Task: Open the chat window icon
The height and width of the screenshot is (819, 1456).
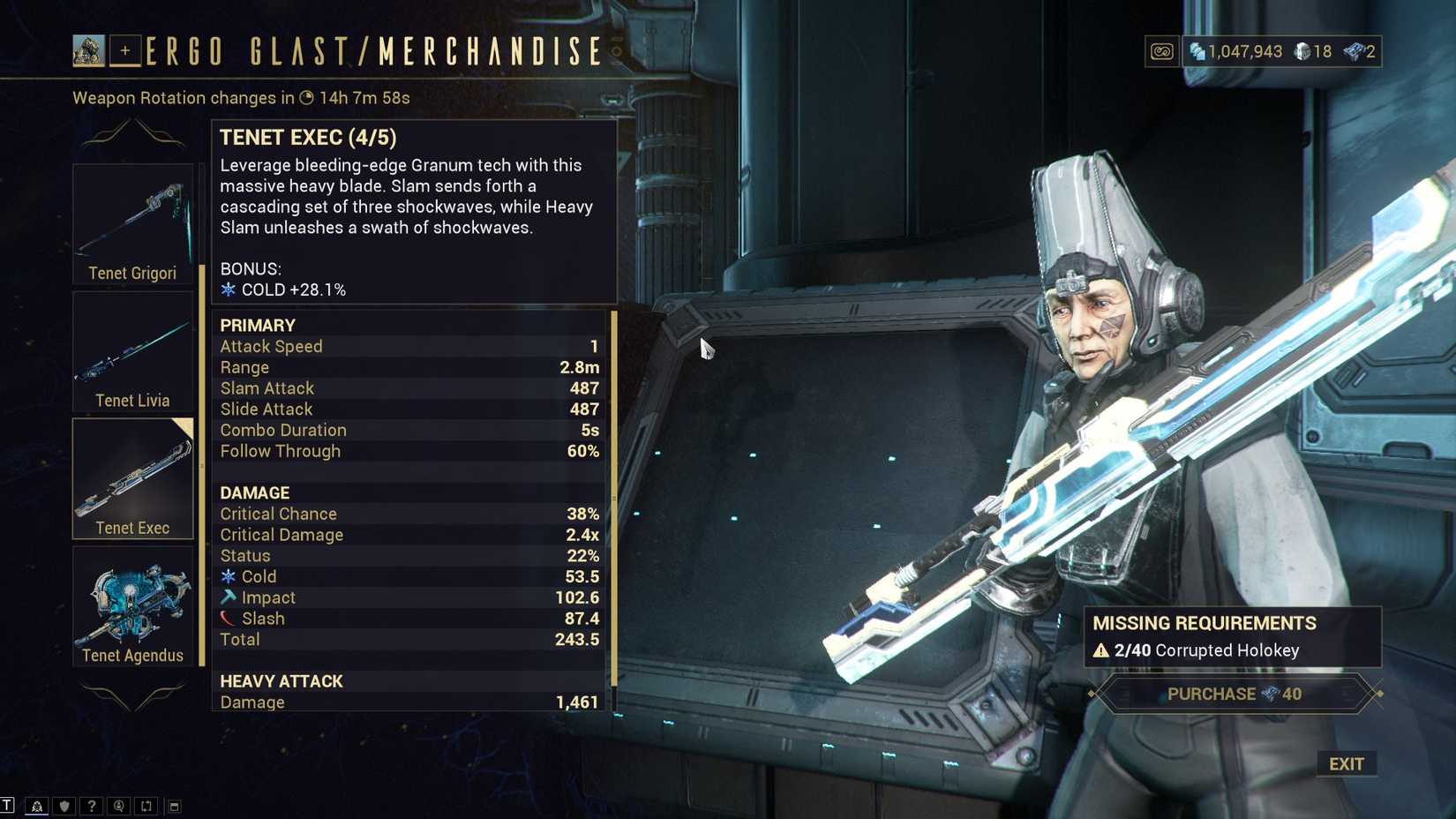Action: 8,806
